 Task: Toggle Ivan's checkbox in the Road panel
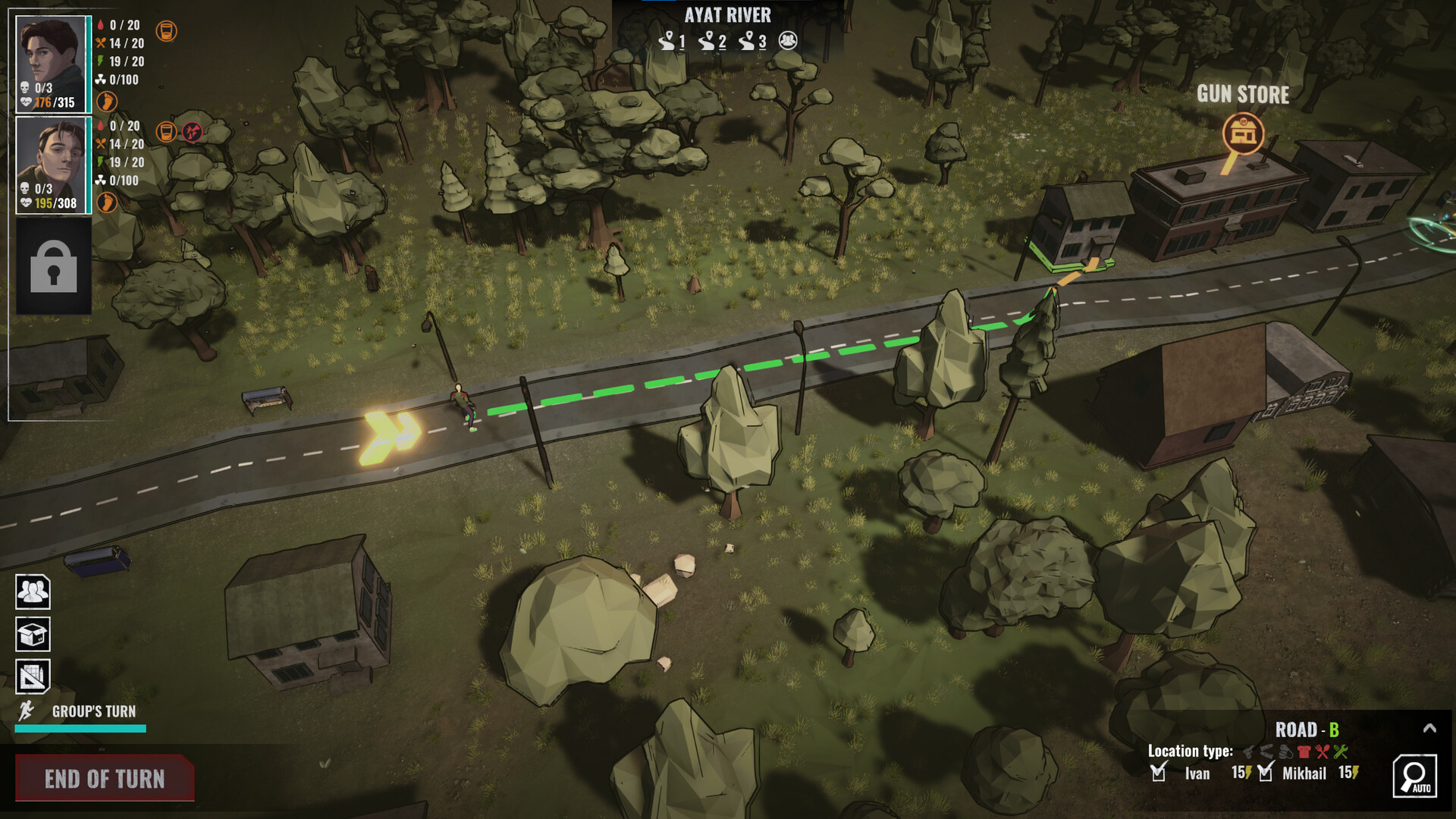(1158, 773)
